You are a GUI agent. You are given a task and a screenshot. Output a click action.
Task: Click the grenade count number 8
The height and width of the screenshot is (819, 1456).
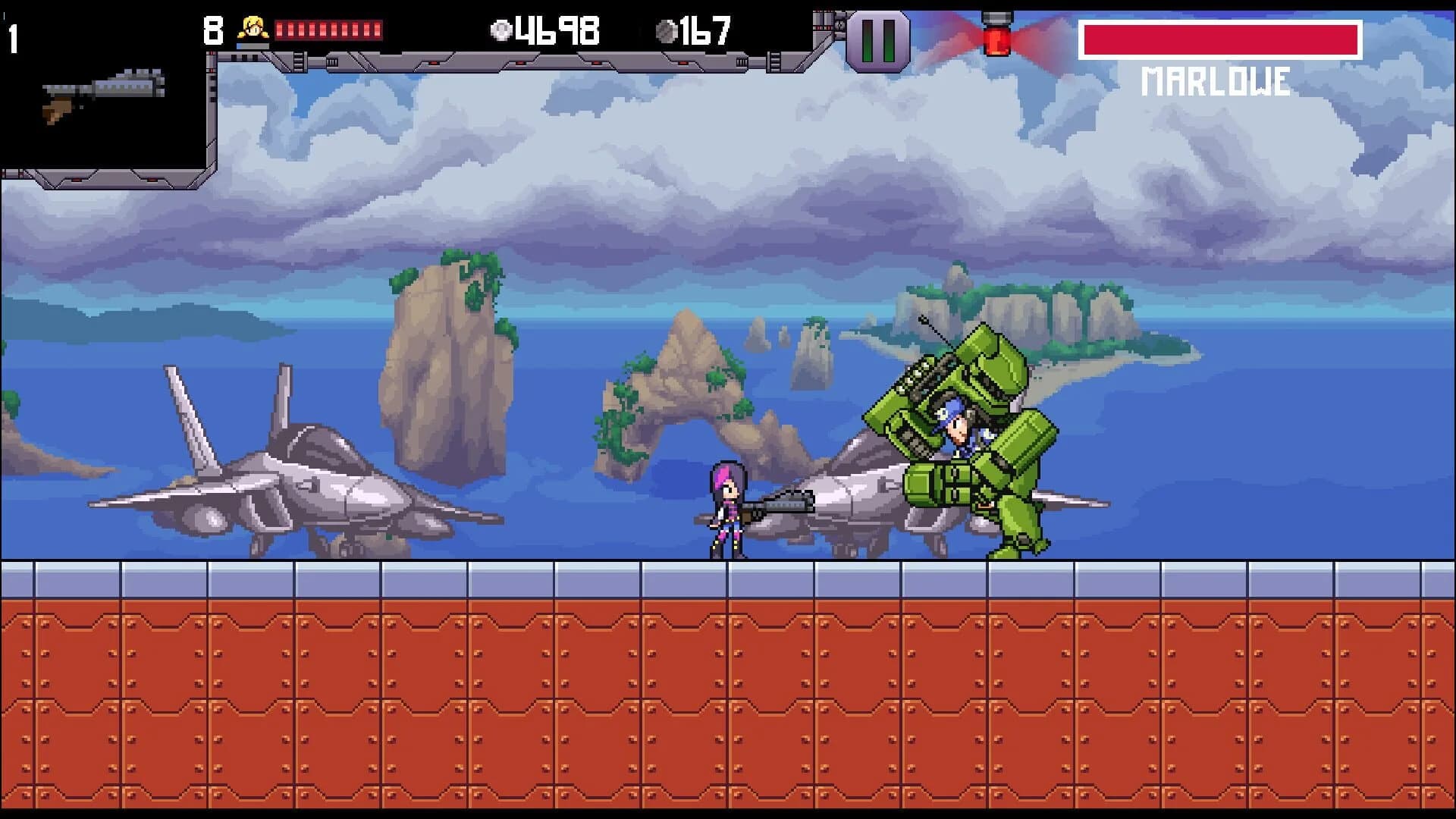212,30
